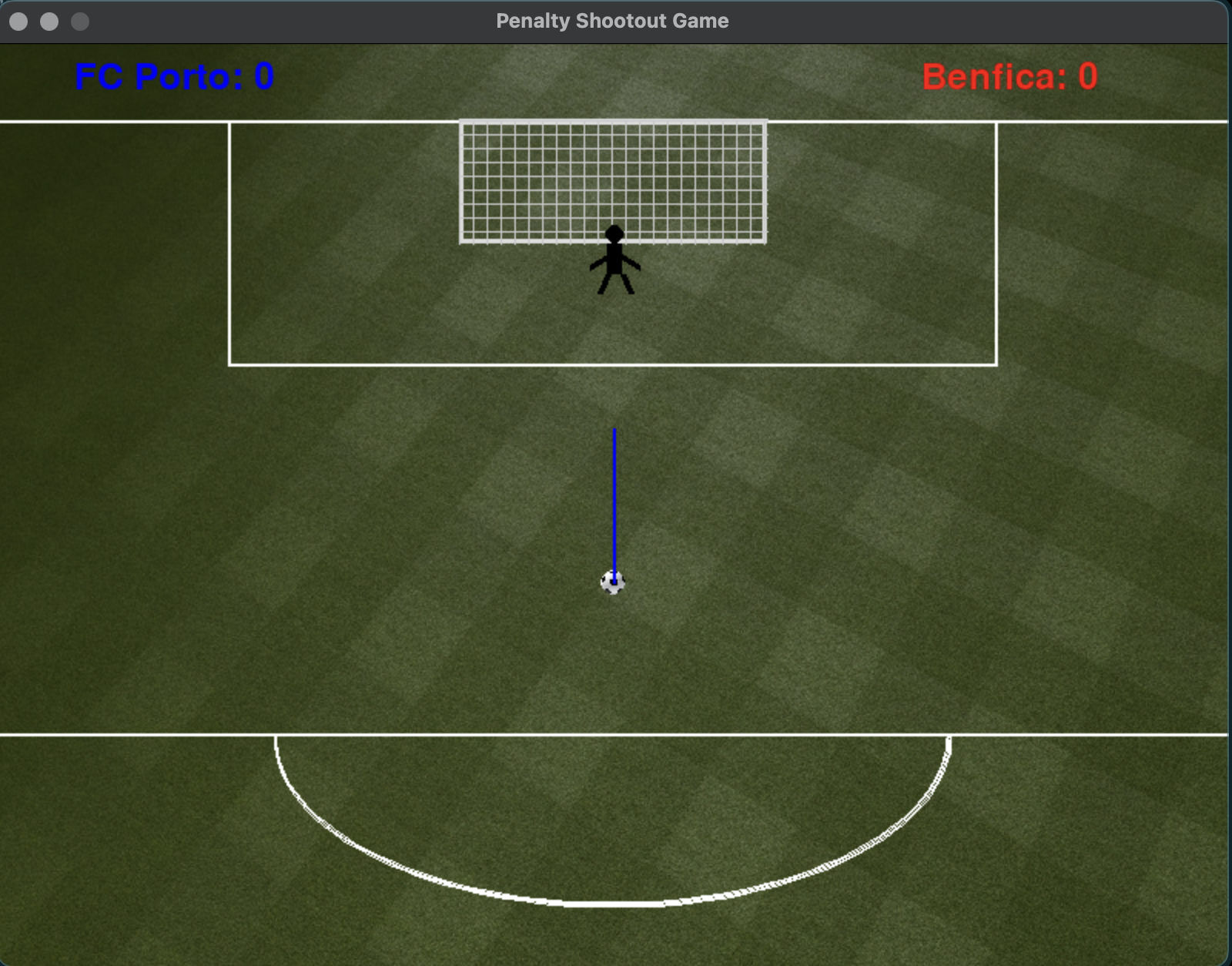Click the Penalty Shootout Game title
Screen dimensions: 1232x966
pyautogui.click(x=612, y=21)
